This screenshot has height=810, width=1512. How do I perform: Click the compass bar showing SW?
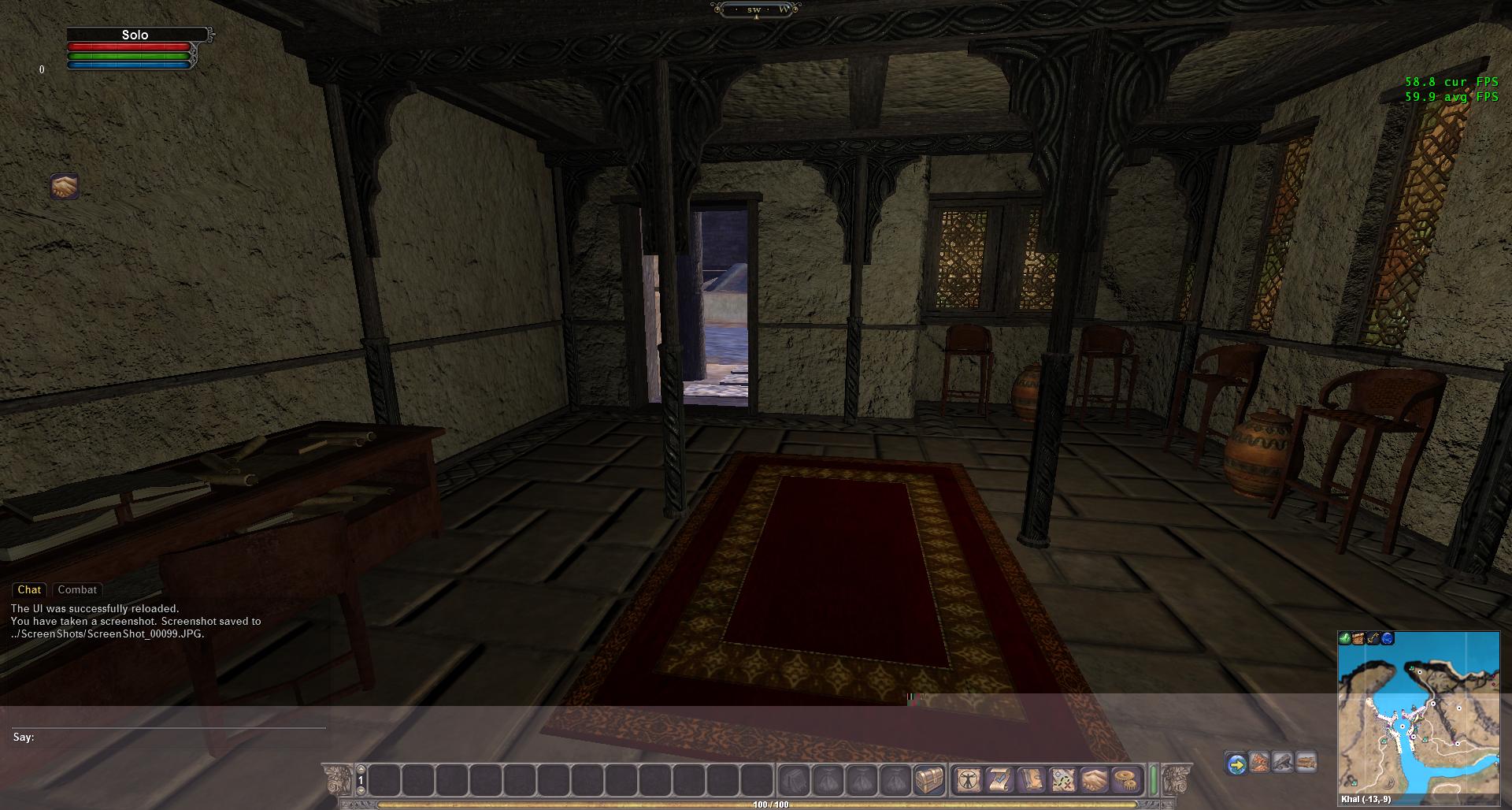tap(755, 9)
